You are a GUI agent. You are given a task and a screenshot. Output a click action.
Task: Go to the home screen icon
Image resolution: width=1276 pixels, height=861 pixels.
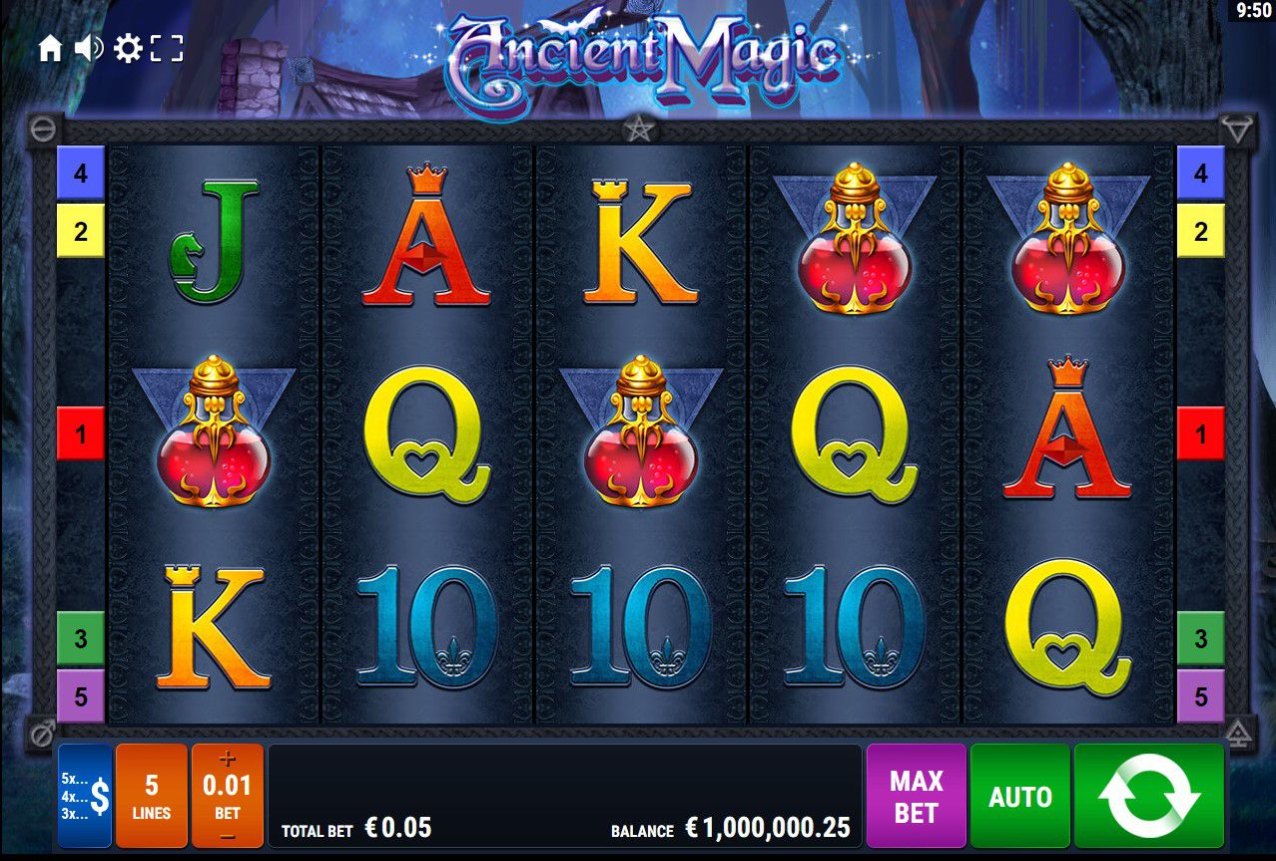click(x=50, y=48)
